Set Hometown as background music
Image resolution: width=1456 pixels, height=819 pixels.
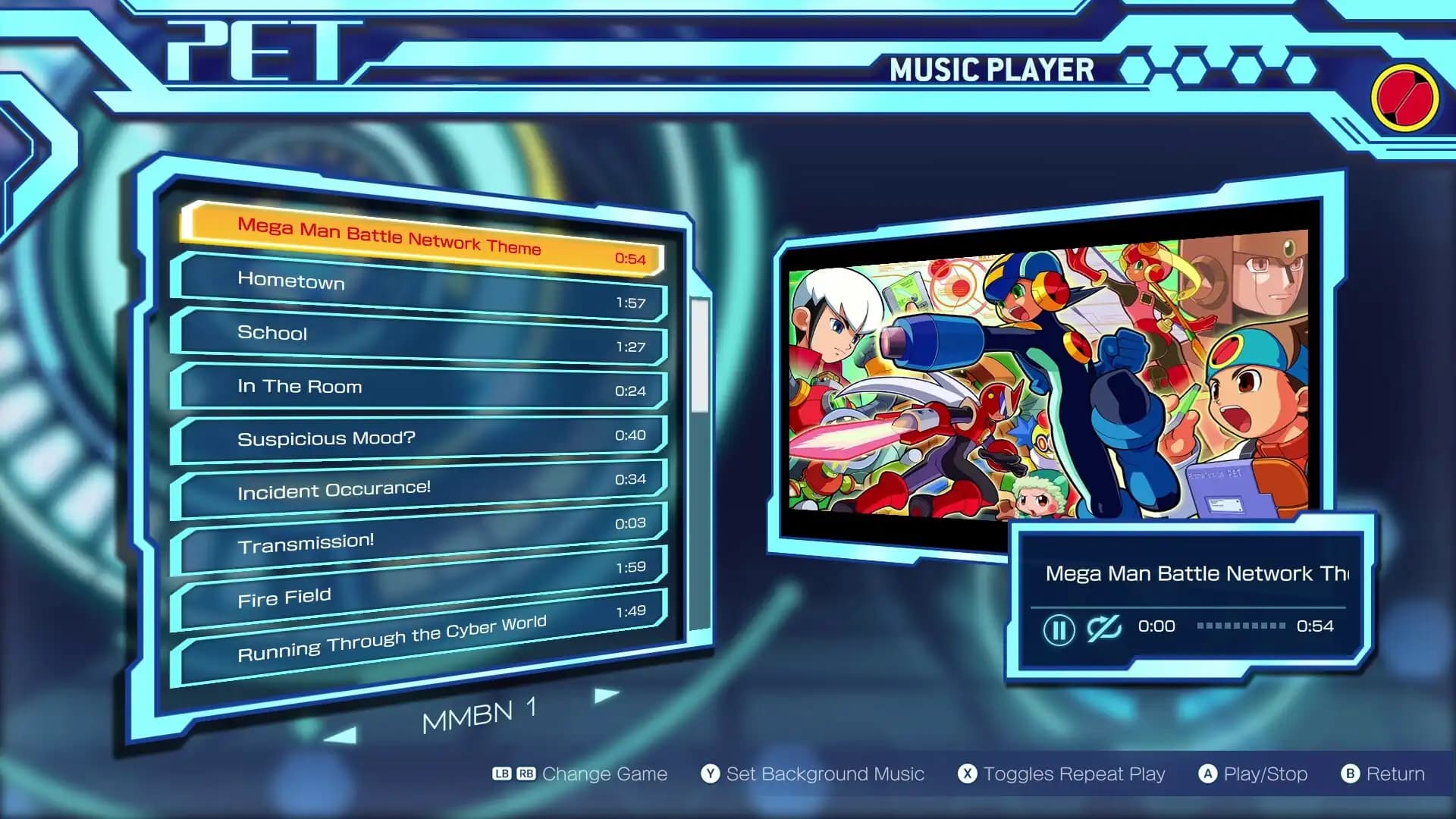tap(291, 282)
